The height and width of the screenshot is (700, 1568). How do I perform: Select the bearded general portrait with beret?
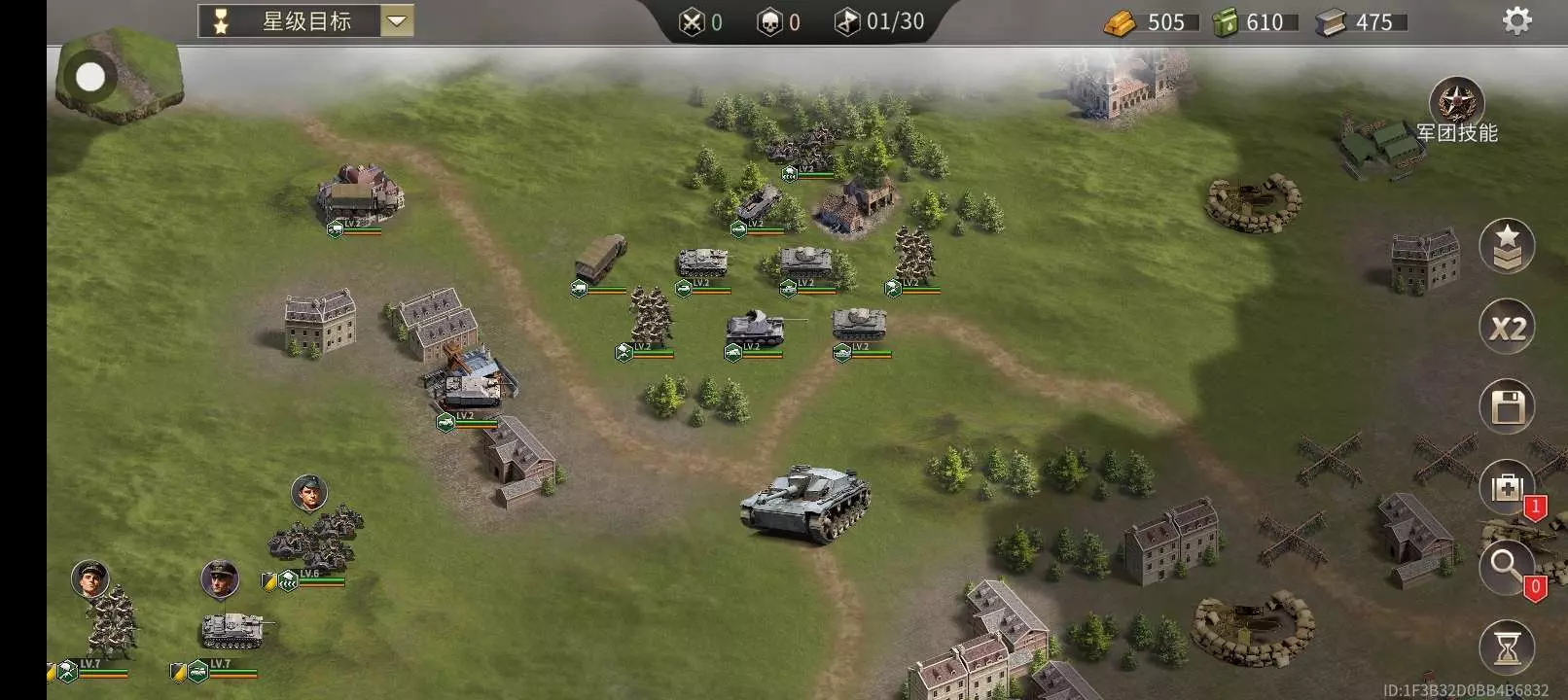309,493
